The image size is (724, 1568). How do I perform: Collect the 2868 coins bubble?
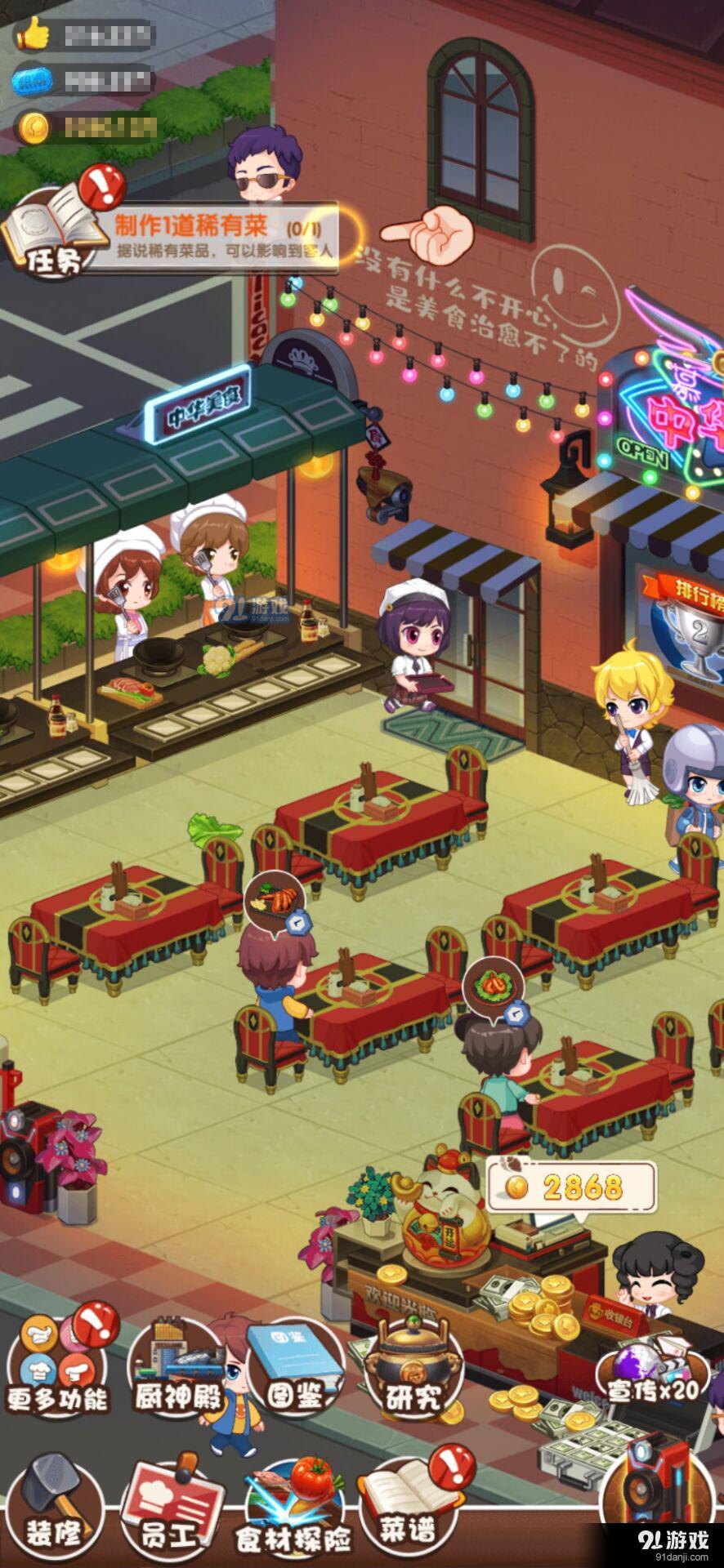tap(572, 1187)
